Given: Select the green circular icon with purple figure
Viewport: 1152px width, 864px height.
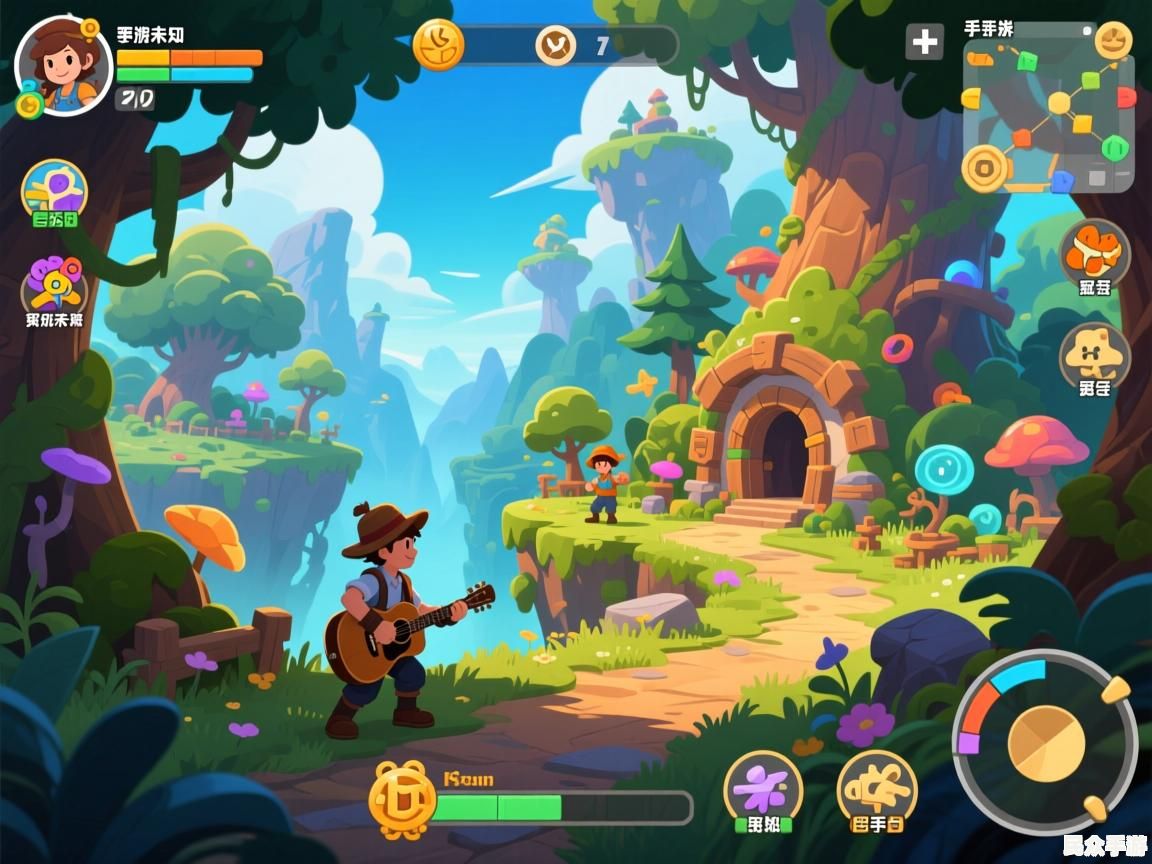Looking at the screenshot, I should pos(55,190).
